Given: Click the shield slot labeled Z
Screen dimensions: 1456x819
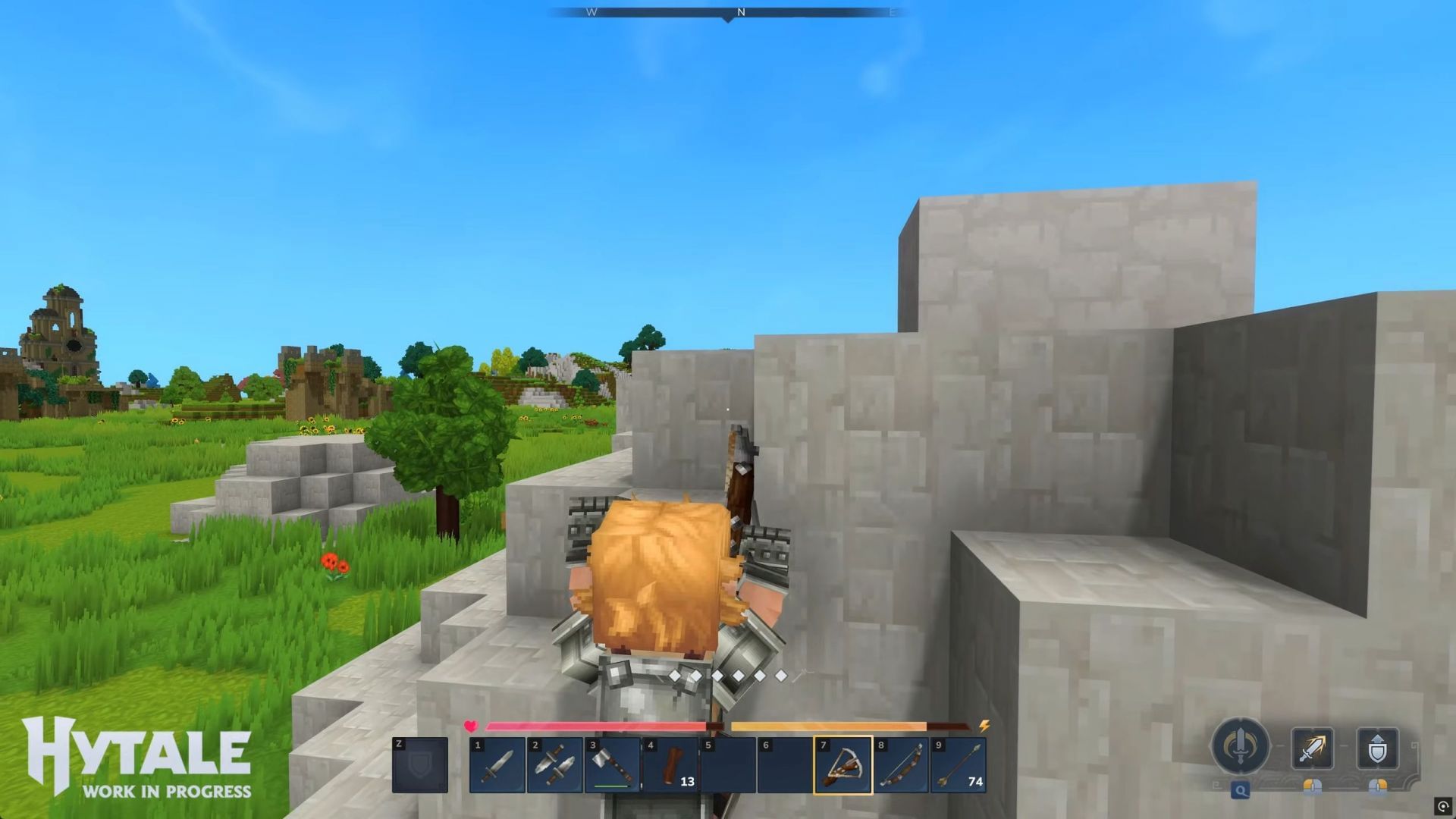Looking at the screenshot, I should click(x=419, y=764).
